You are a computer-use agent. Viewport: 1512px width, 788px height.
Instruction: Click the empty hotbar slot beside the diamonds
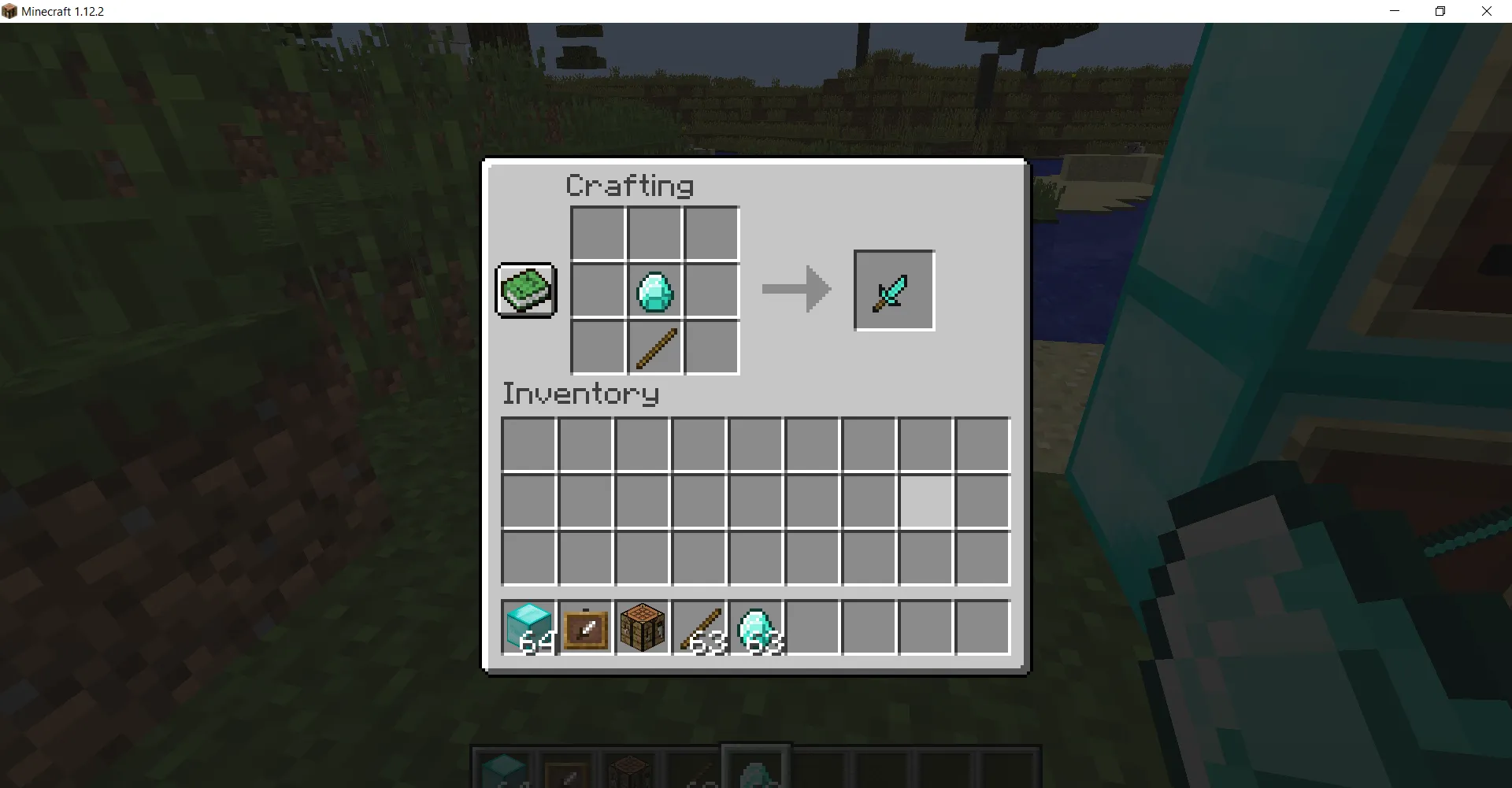tap(813, 627)
